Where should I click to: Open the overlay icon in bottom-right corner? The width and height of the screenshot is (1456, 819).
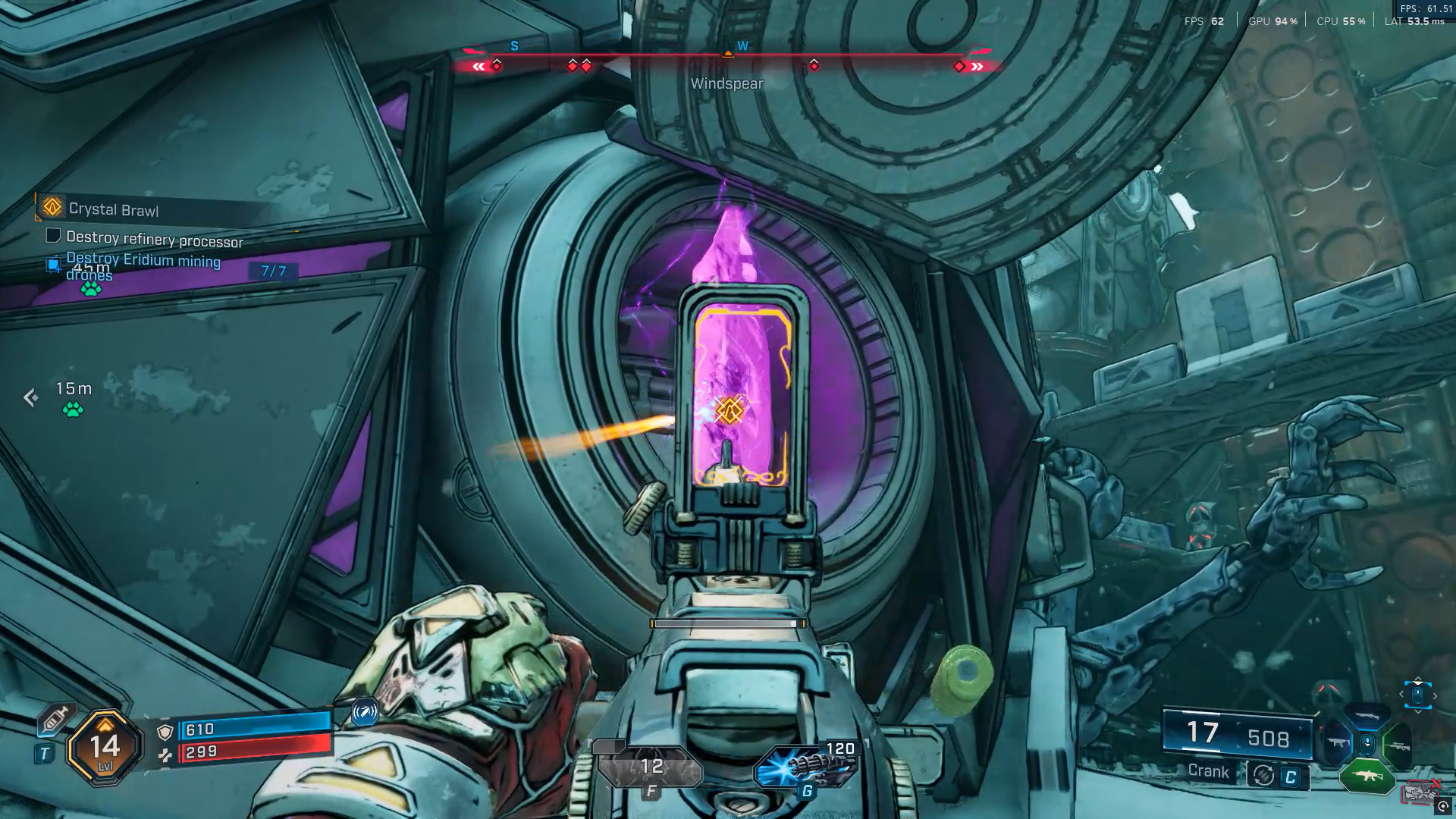[1443, 806]
